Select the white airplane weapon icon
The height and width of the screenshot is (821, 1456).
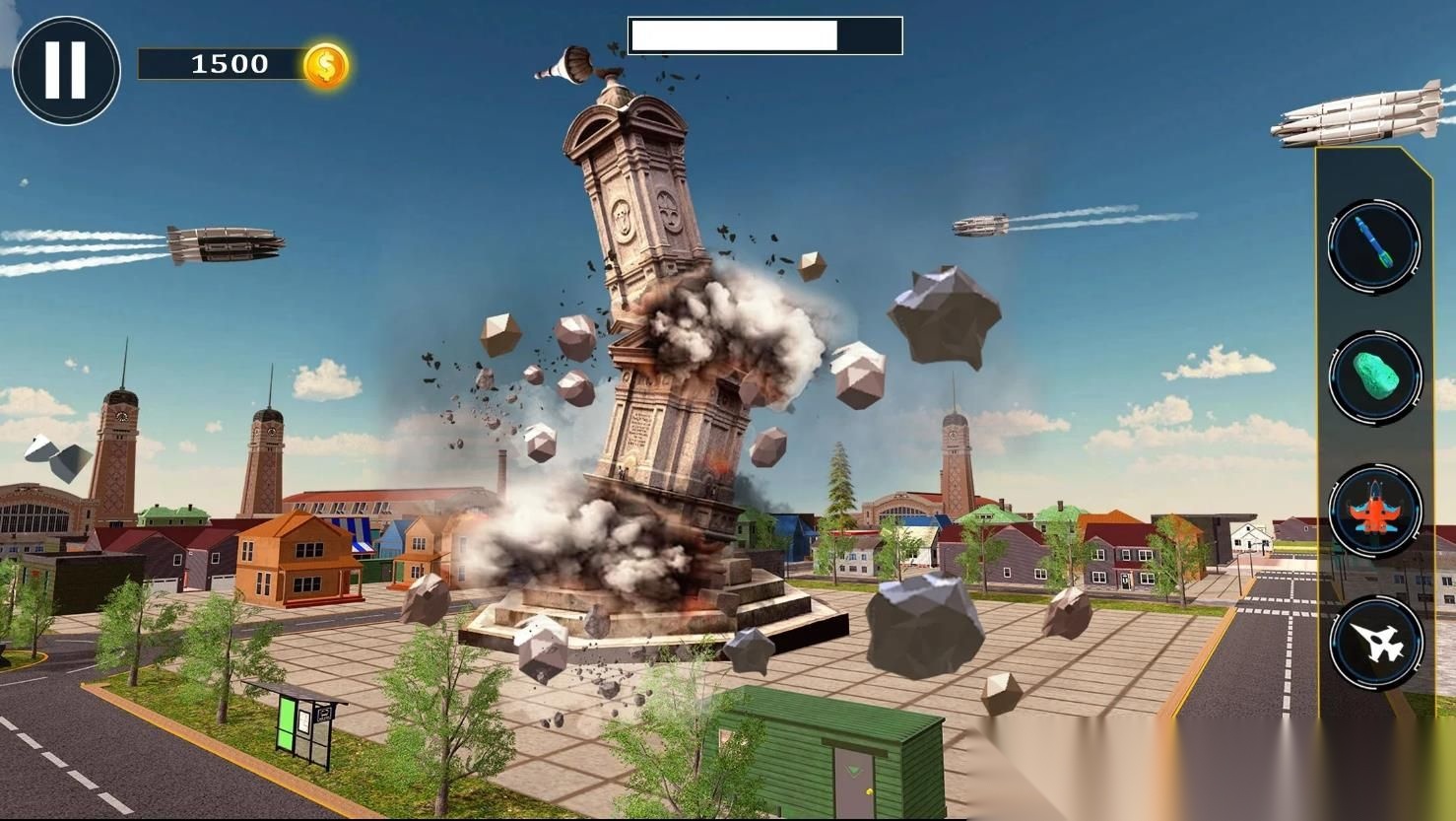1376,643
